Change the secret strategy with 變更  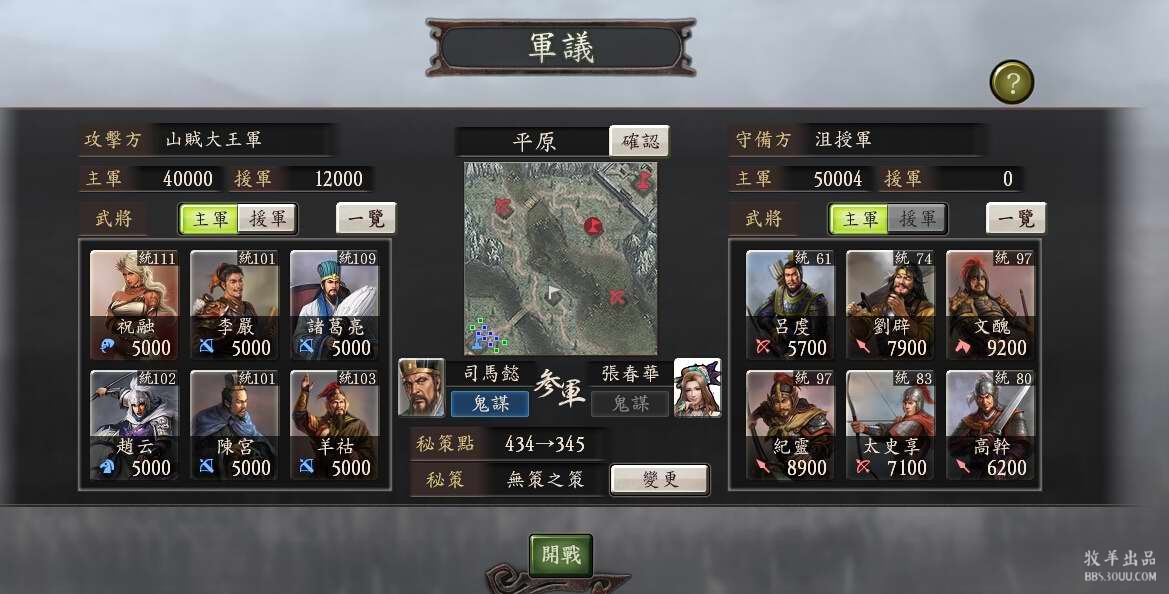pyautogui.click(x=660, y=479)
